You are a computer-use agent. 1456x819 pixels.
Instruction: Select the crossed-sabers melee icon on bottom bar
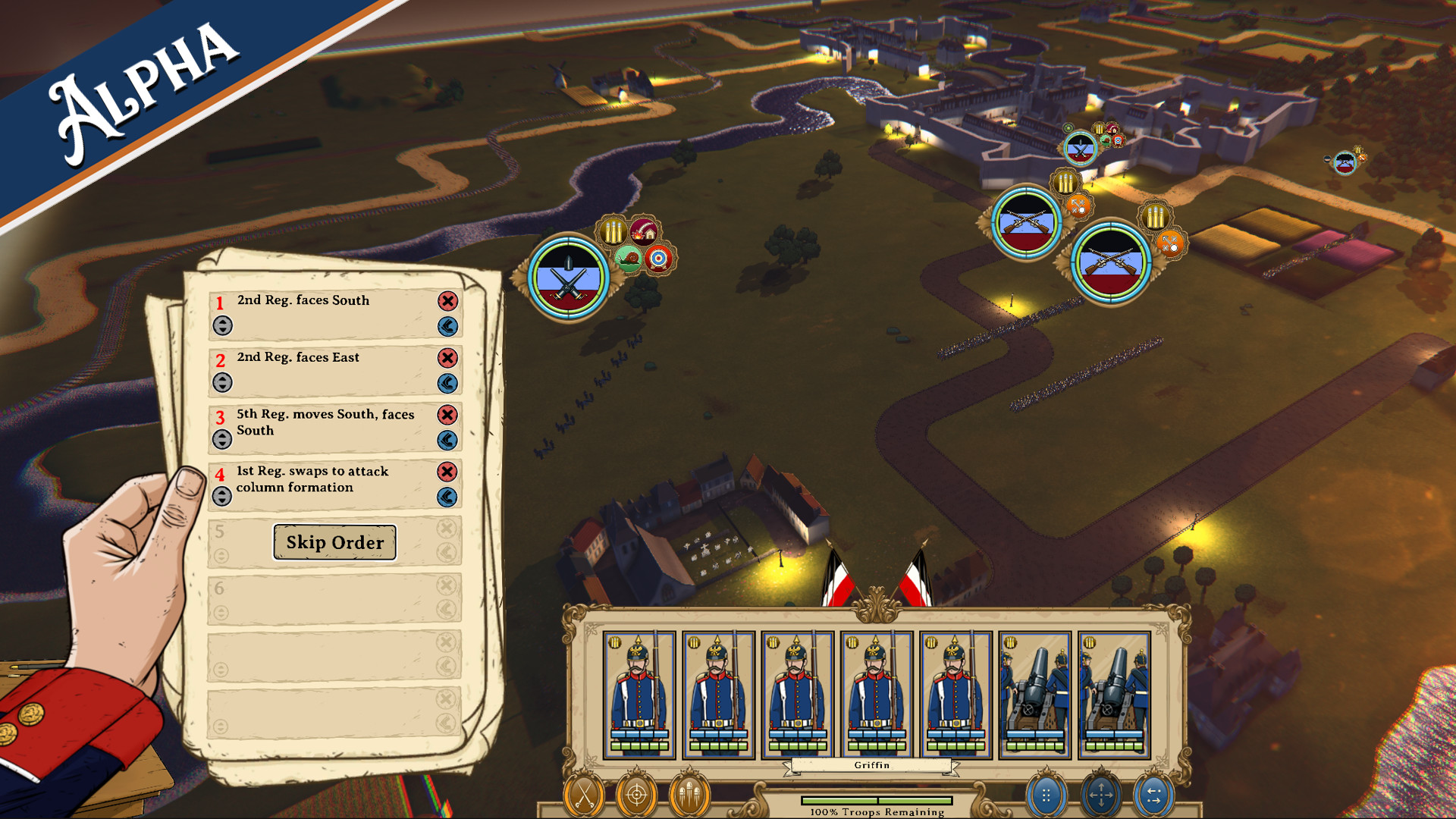point(583,795)
